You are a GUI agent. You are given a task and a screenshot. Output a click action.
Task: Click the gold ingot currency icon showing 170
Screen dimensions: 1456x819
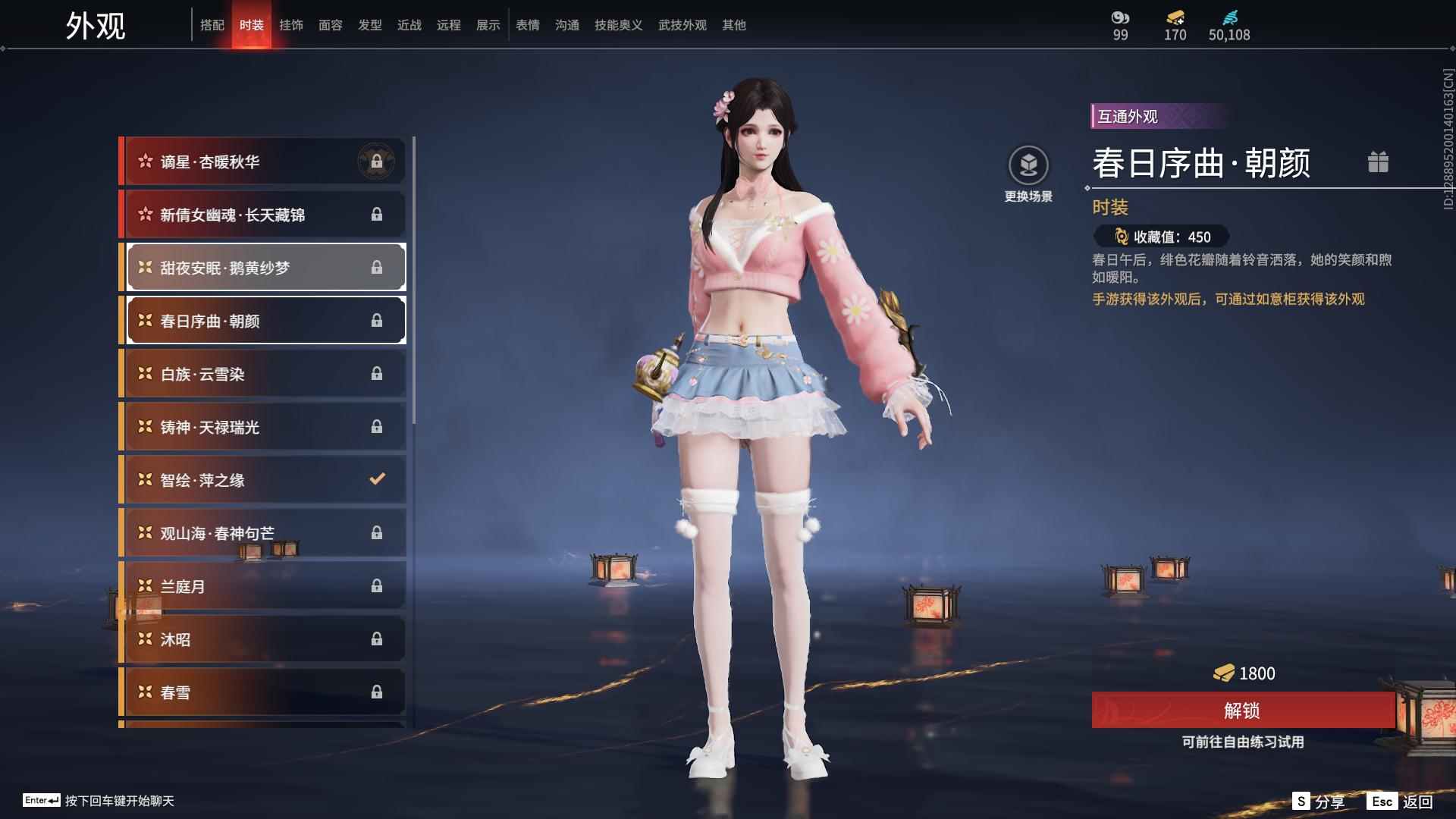[1174, 18]
